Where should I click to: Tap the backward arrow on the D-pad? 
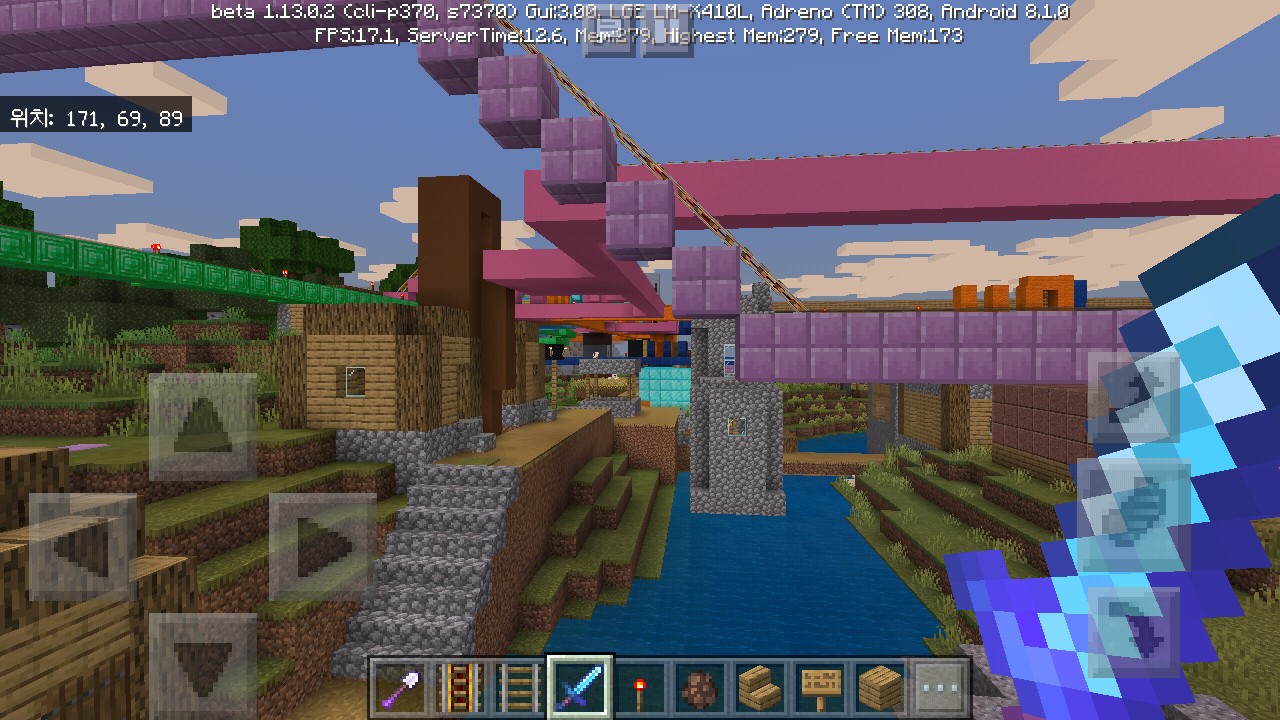202,663
